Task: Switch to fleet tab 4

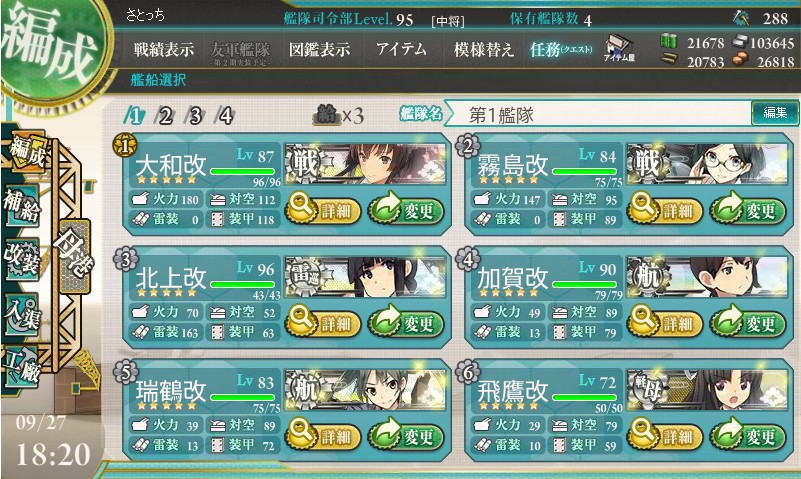Action: click(x=225, y=114)
